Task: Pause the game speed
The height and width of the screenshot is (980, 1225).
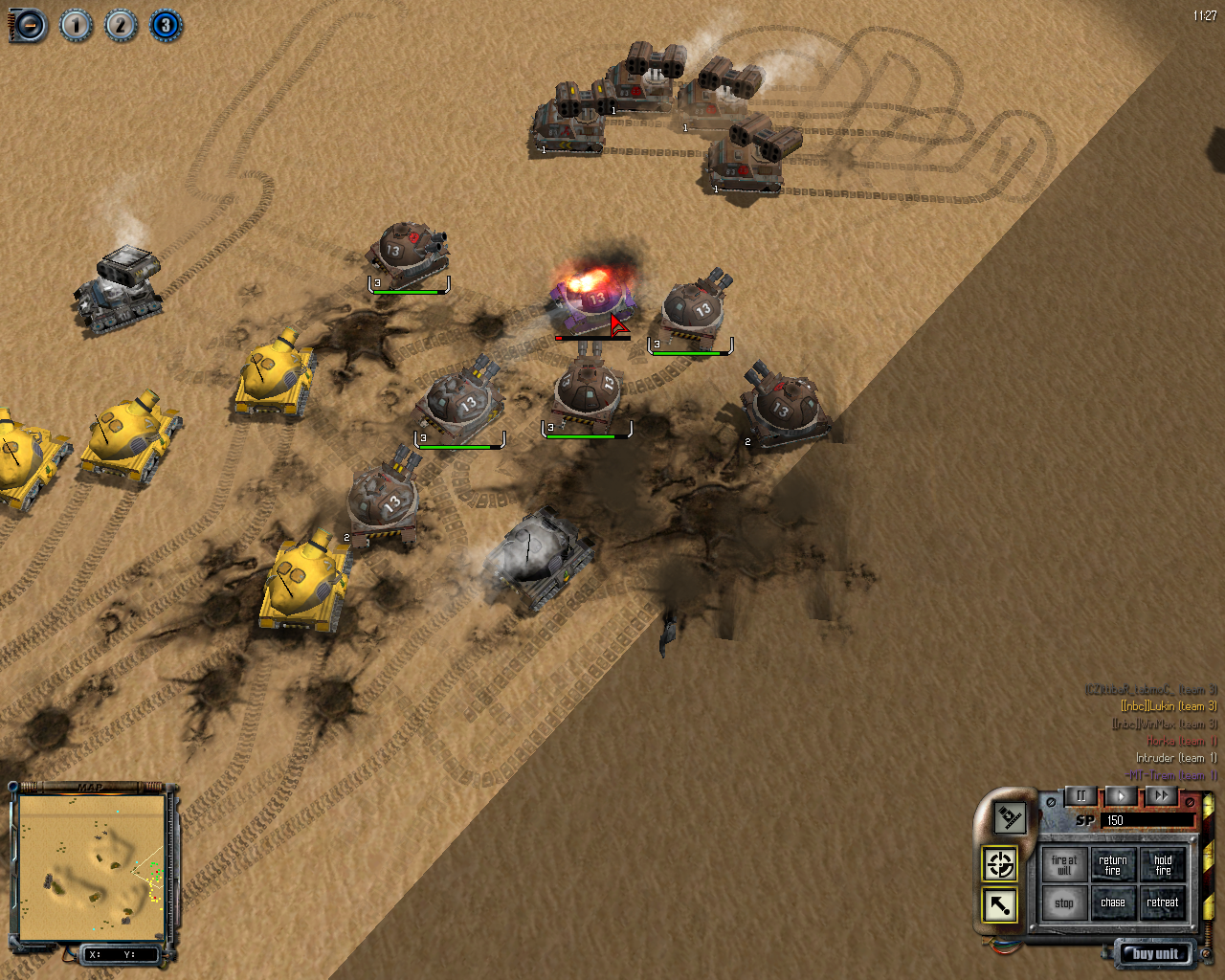Action: point(1081,795)
